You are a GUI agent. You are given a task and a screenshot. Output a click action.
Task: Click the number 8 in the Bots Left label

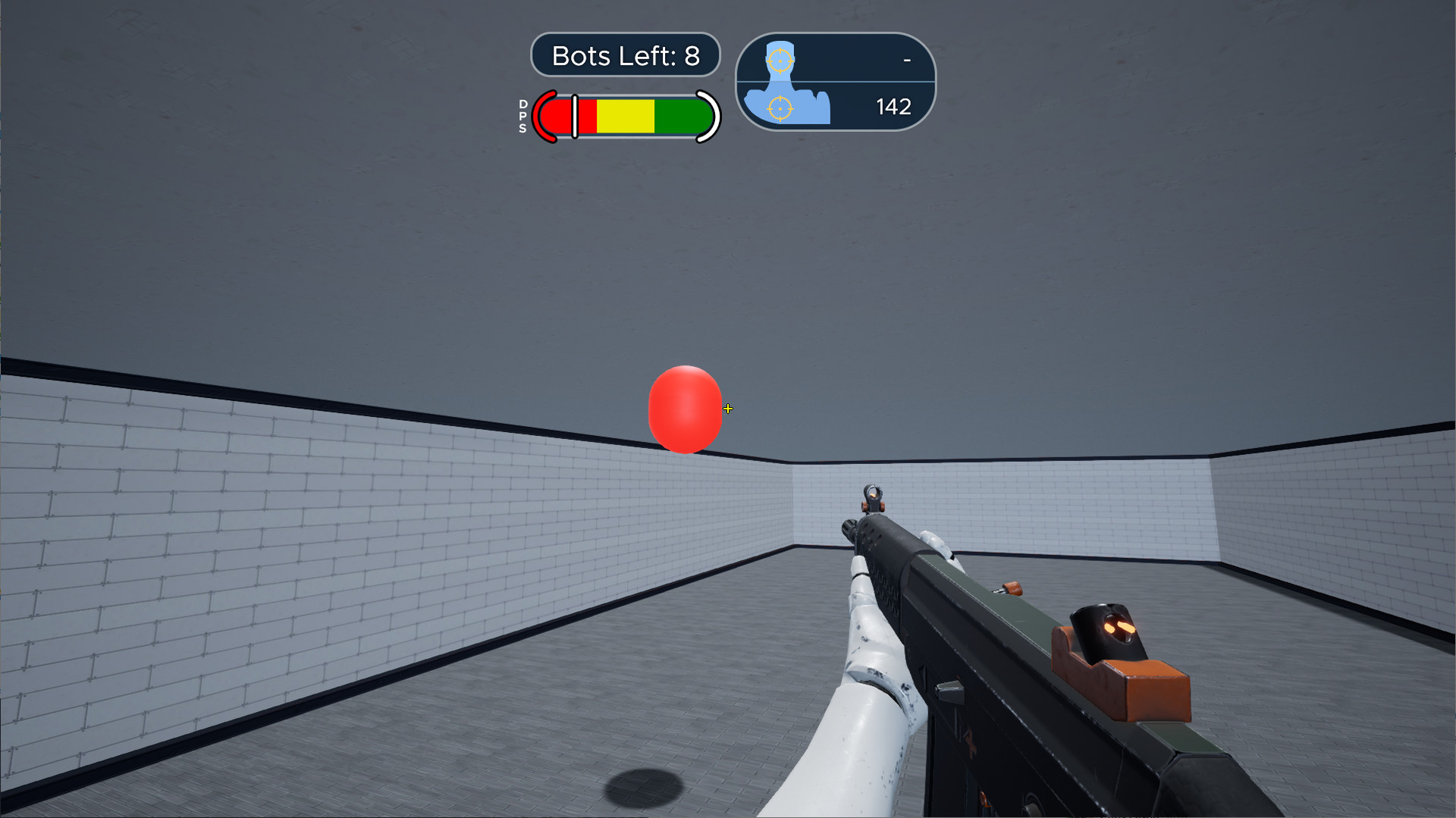click(692, 55)
